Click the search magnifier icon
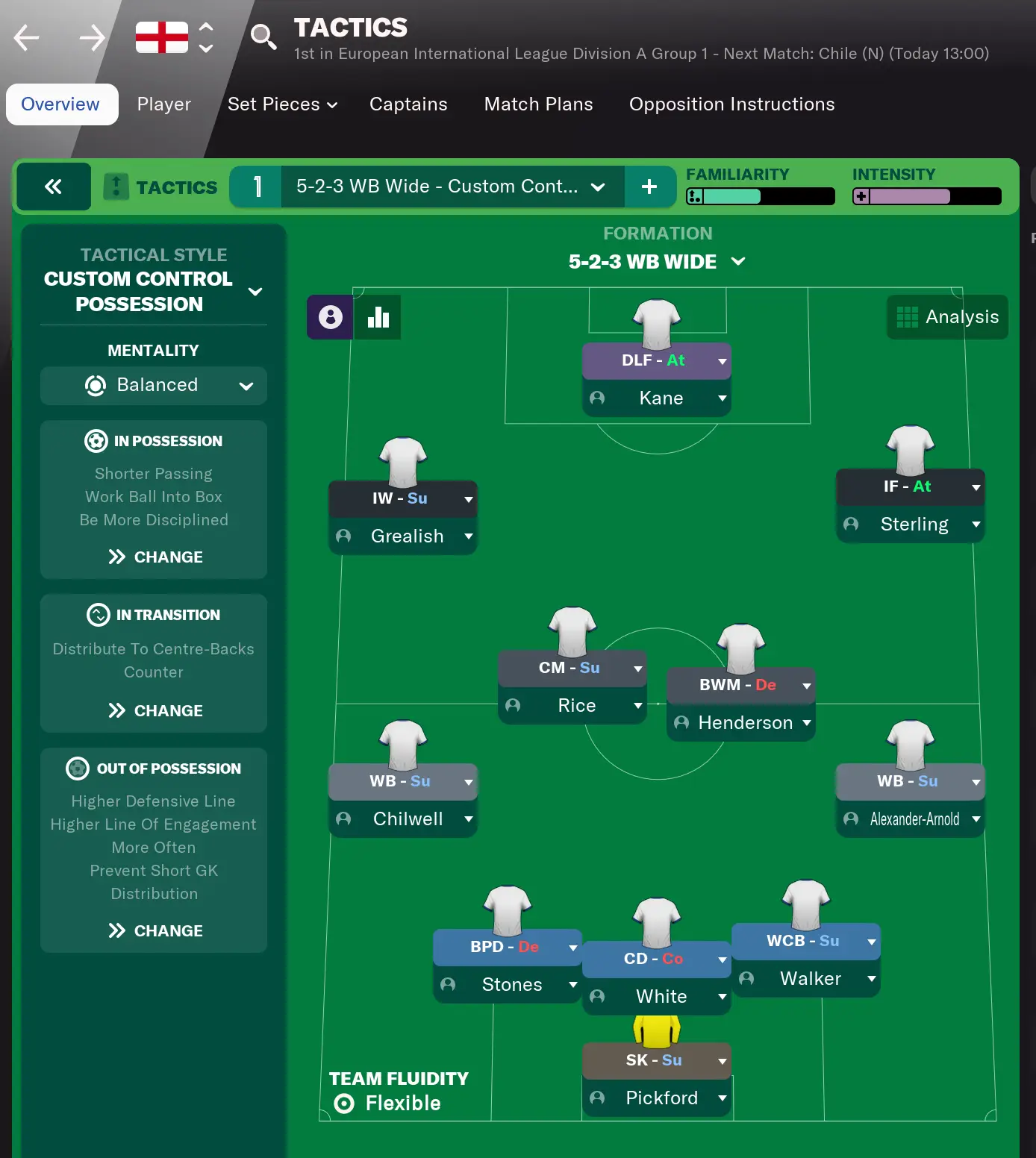 click(x=263, y=36)
